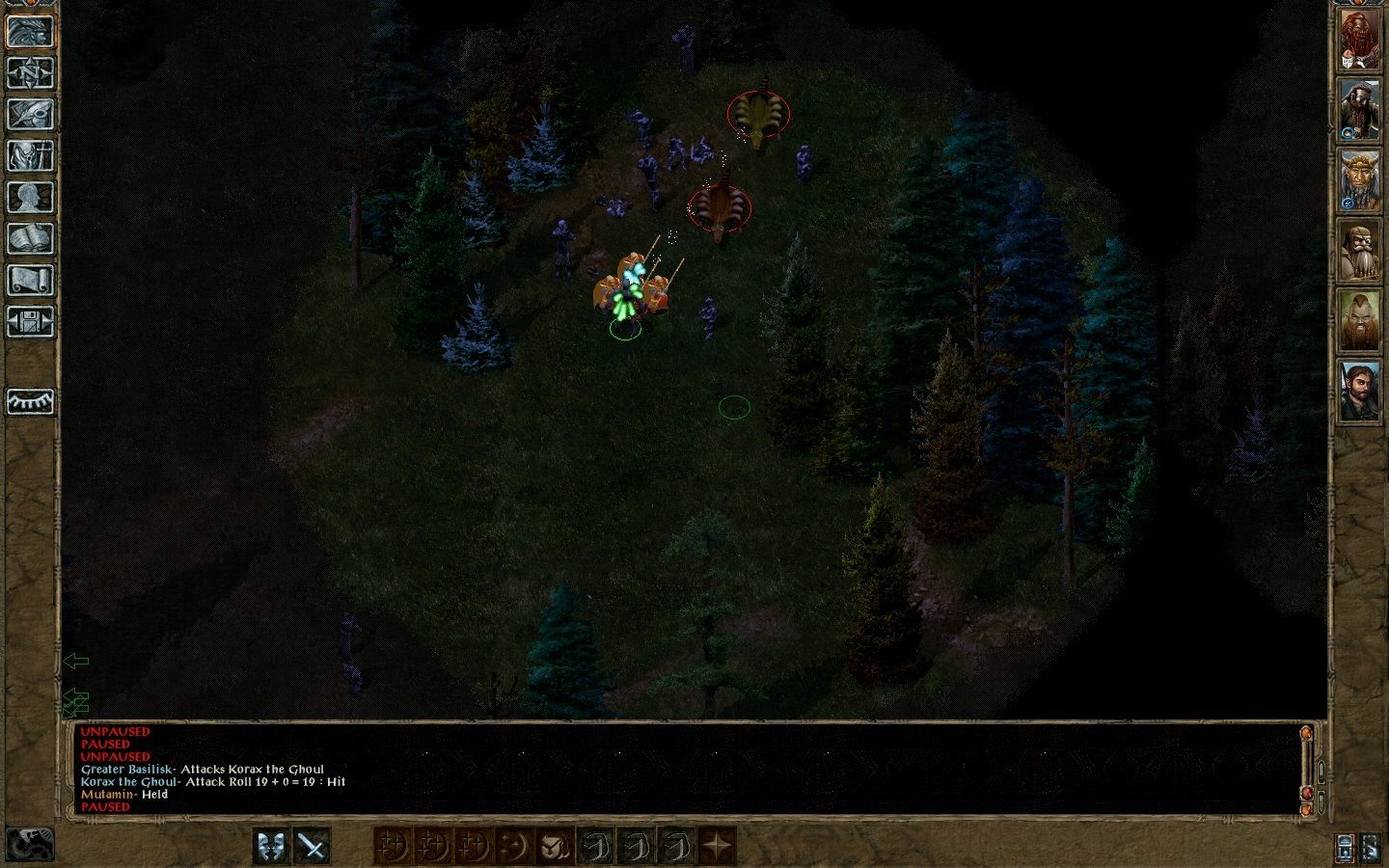1389x868 pixels.
Task: Activate the Attack sword button
Action: pos(313,846)
